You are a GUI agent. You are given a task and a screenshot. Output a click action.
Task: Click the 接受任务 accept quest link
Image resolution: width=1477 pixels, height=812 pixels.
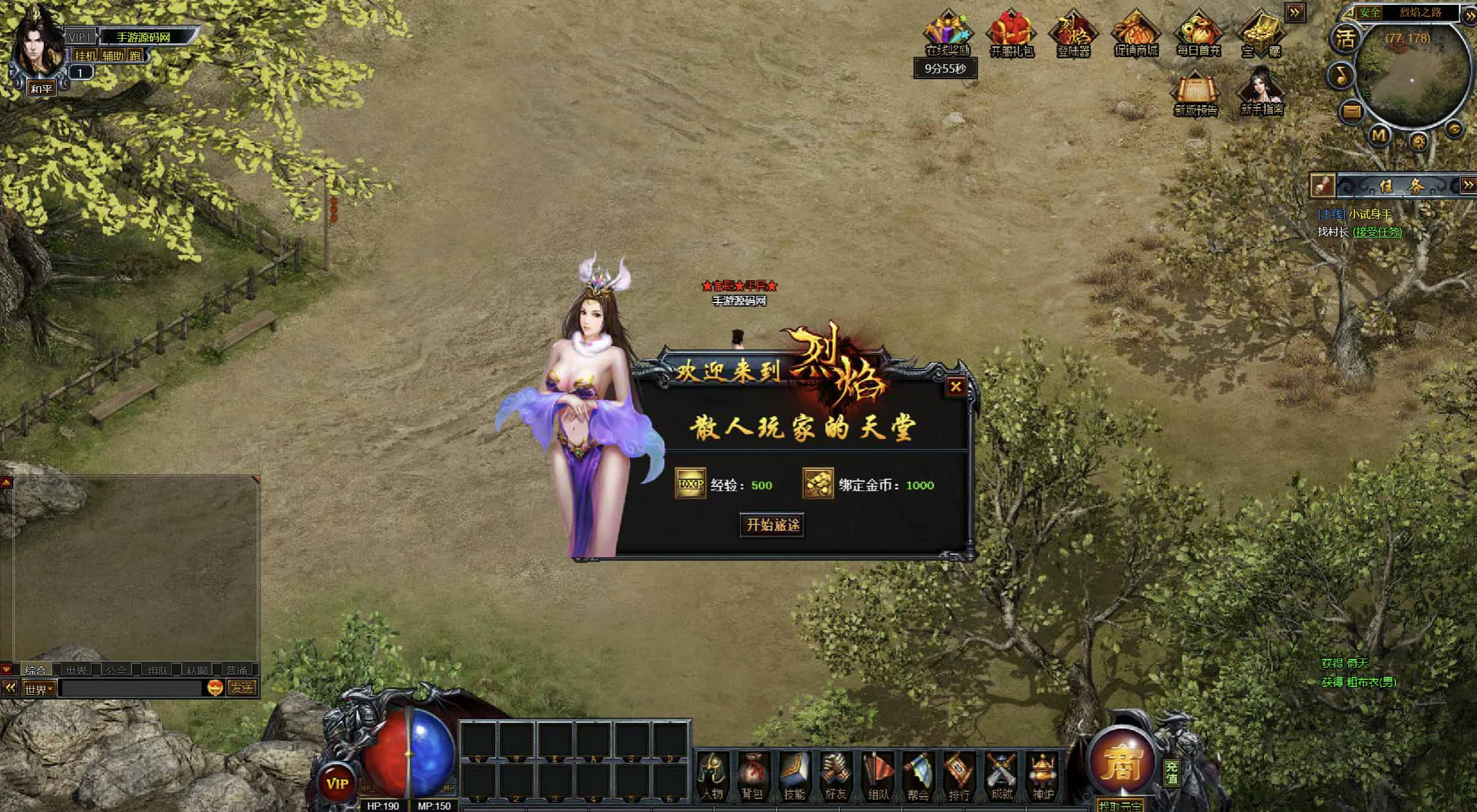(x=1377, y=232)
